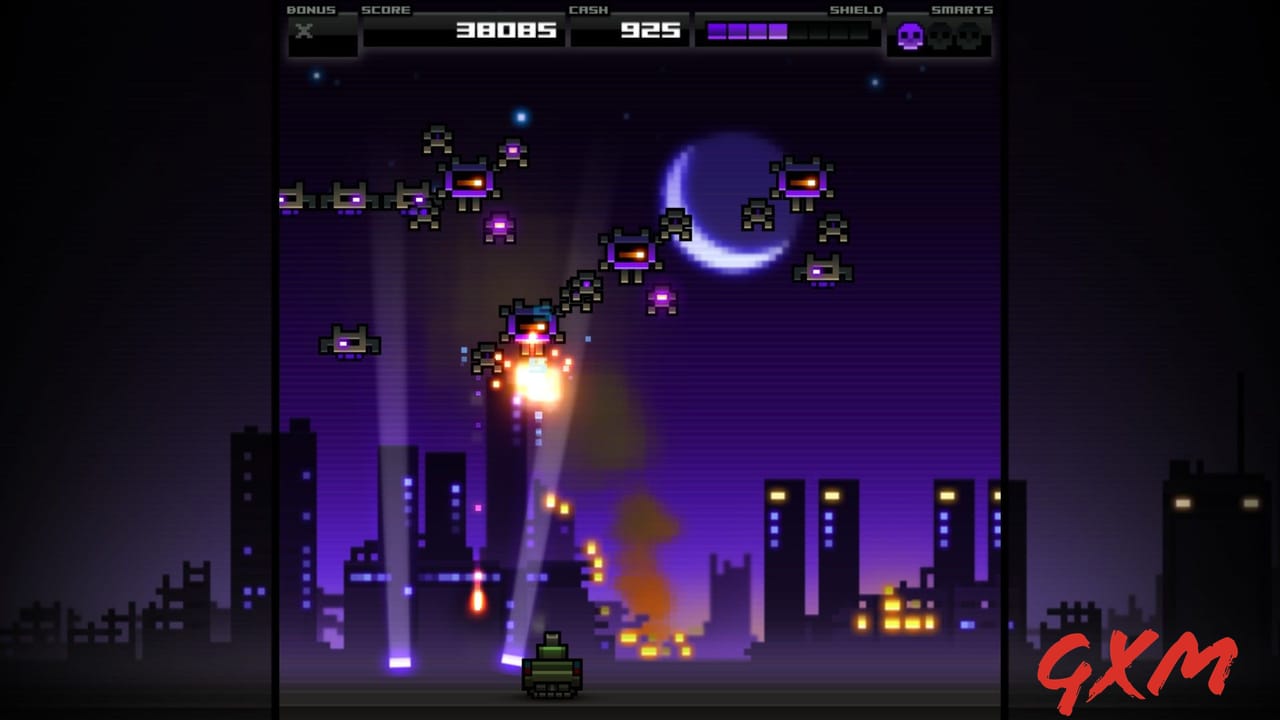The image size is (1280, 720).
Task: Select the purple skull Smarts icon
Action: 912,34
